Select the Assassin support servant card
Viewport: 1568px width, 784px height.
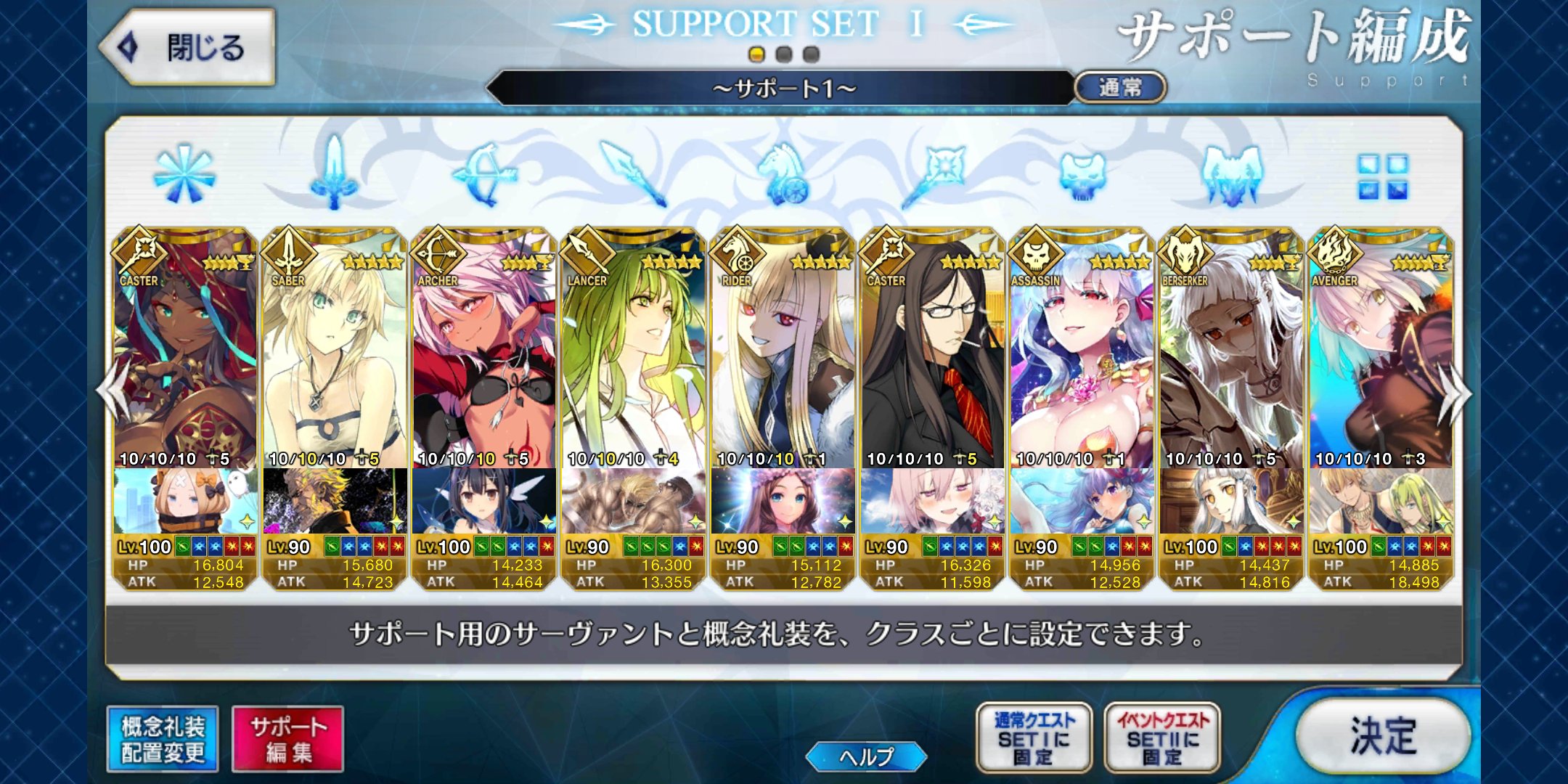coord(1082,348)
